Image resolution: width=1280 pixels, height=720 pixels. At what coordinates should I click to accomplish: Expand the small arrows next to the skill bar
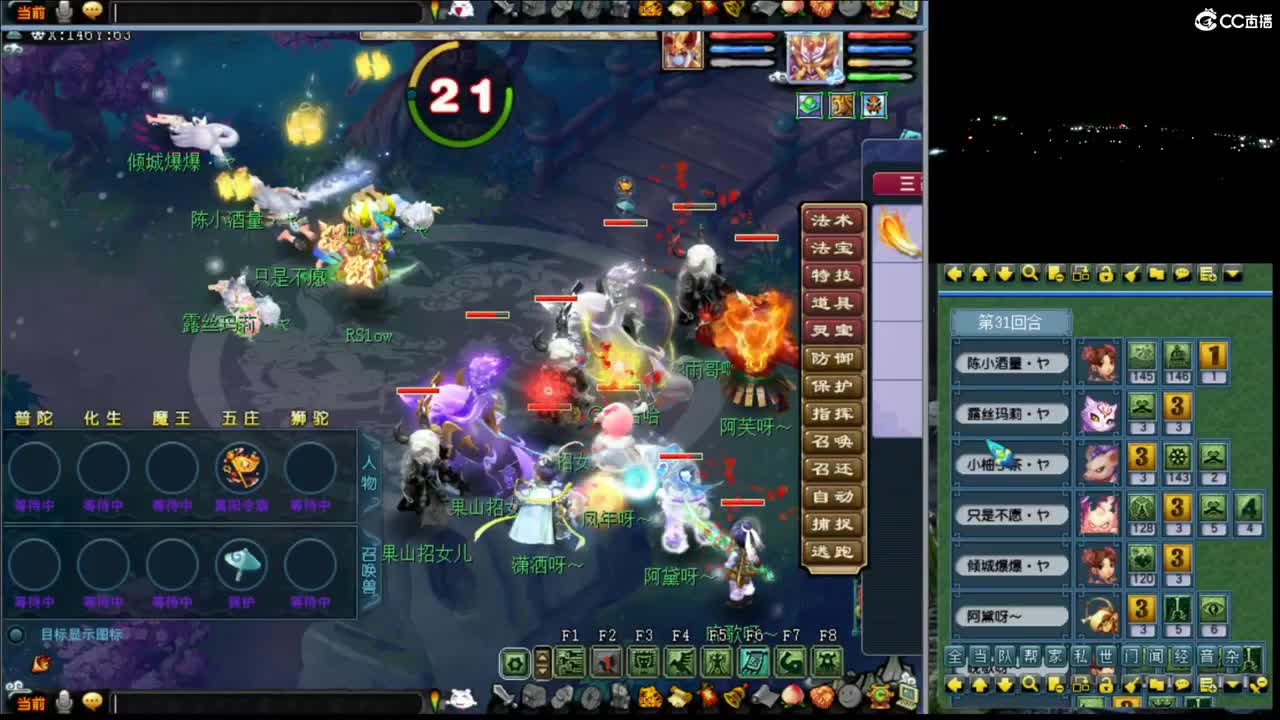[x=542, y=660]
